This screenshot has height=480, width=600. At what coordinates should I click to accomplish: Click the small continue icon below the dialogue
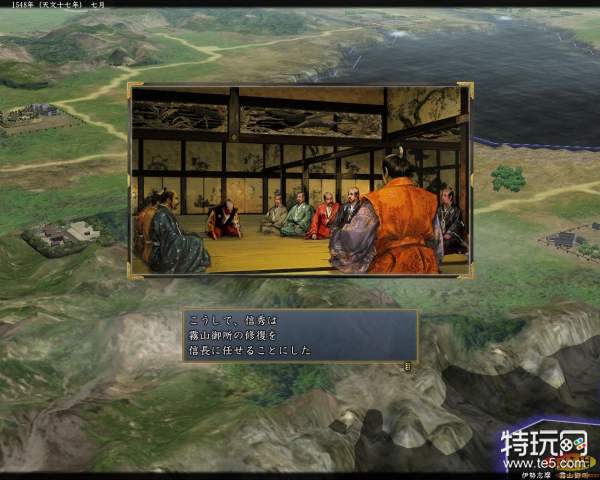point(407,366)
